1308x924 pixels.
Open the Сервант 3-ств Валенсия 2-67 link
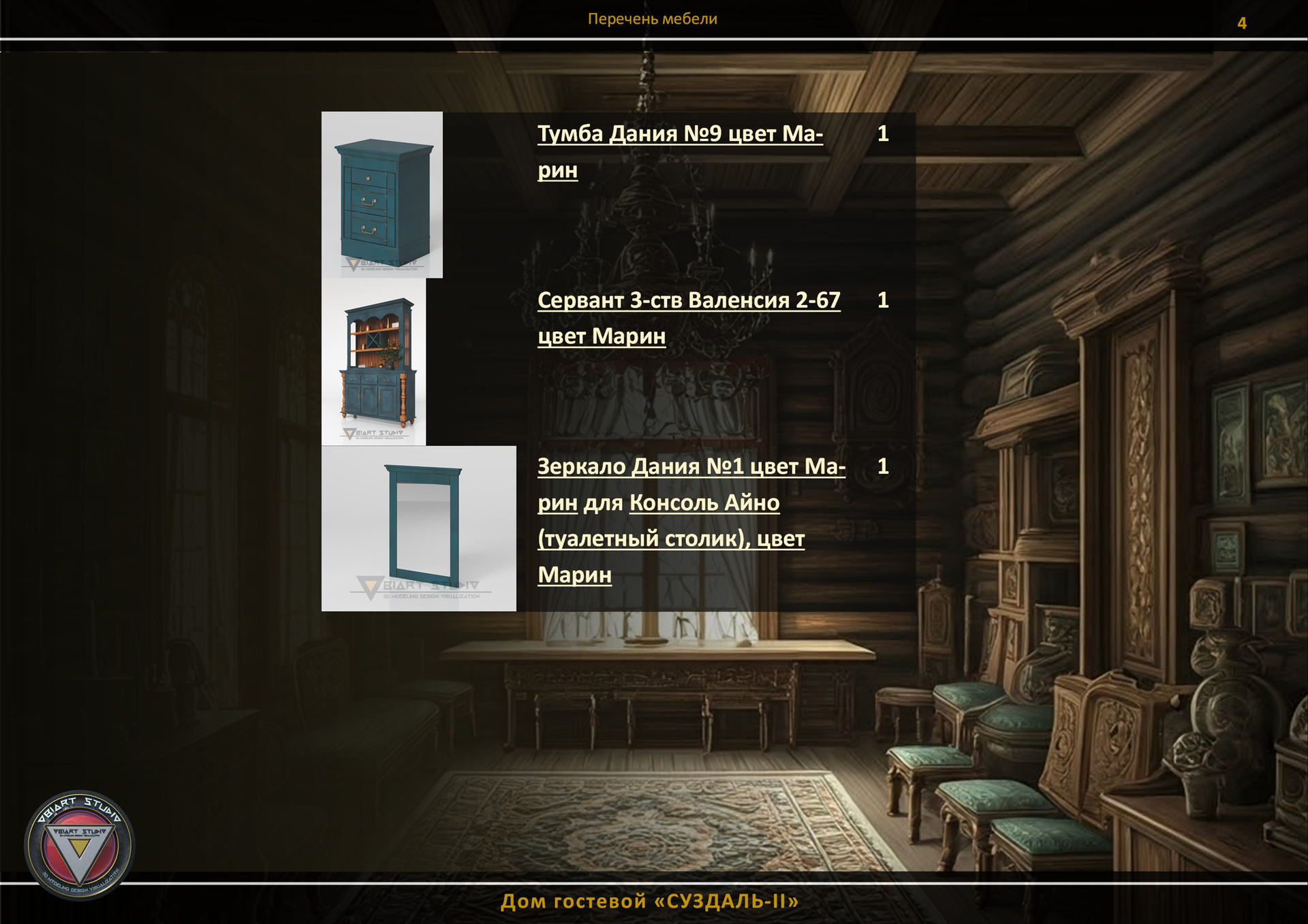coord(688,300)
